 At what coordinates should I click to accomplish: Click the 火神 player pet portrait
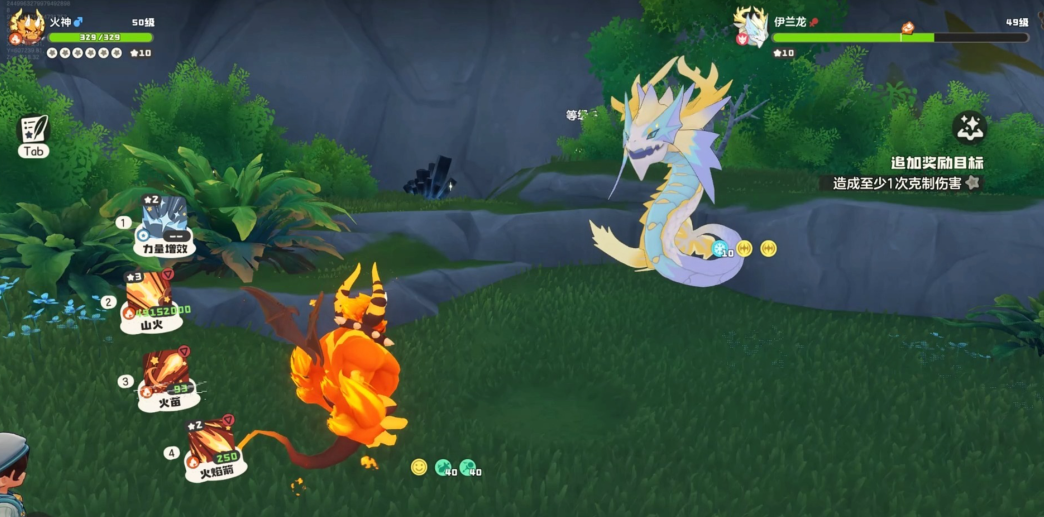(27, 27)
